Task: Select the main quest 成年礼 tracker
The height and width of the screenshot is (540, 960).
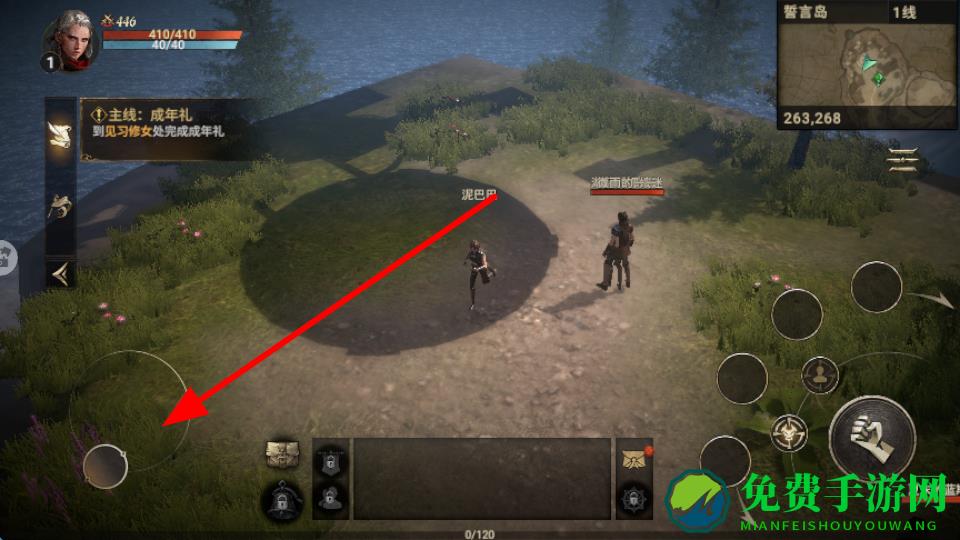Action: pyautogui.click(x=165, y=129)
